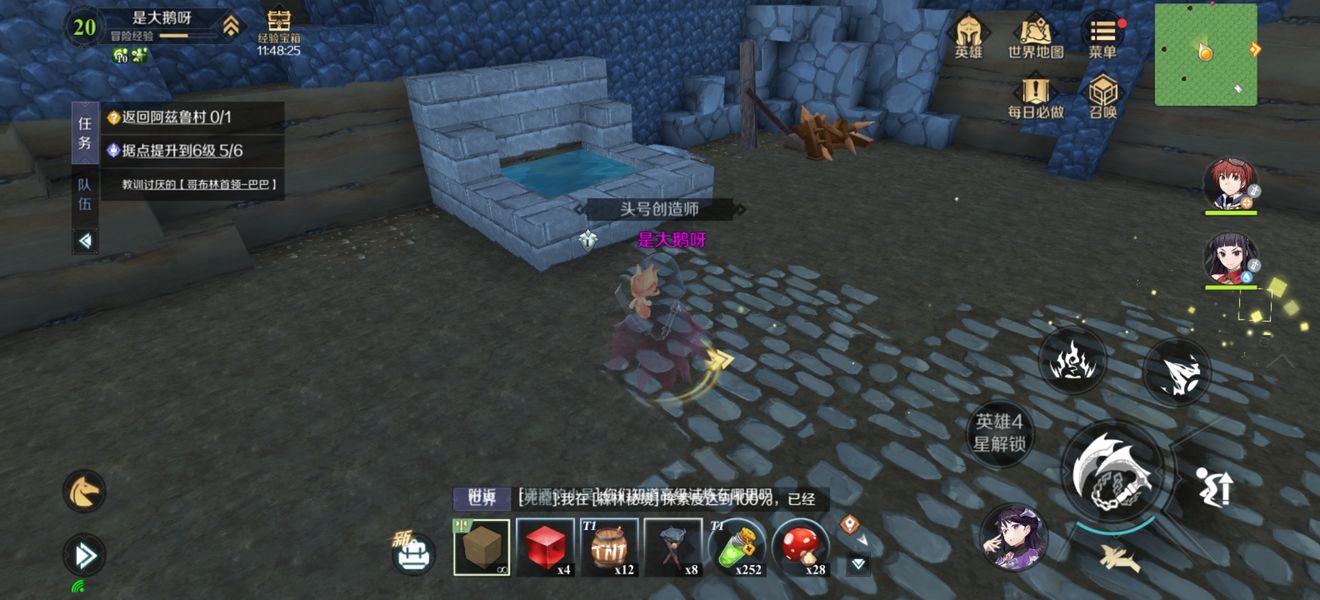Open the 召唤 summon screen
Viewport: 1320px width, 600px height.
pyautogui.click(x=1102, y=97)
